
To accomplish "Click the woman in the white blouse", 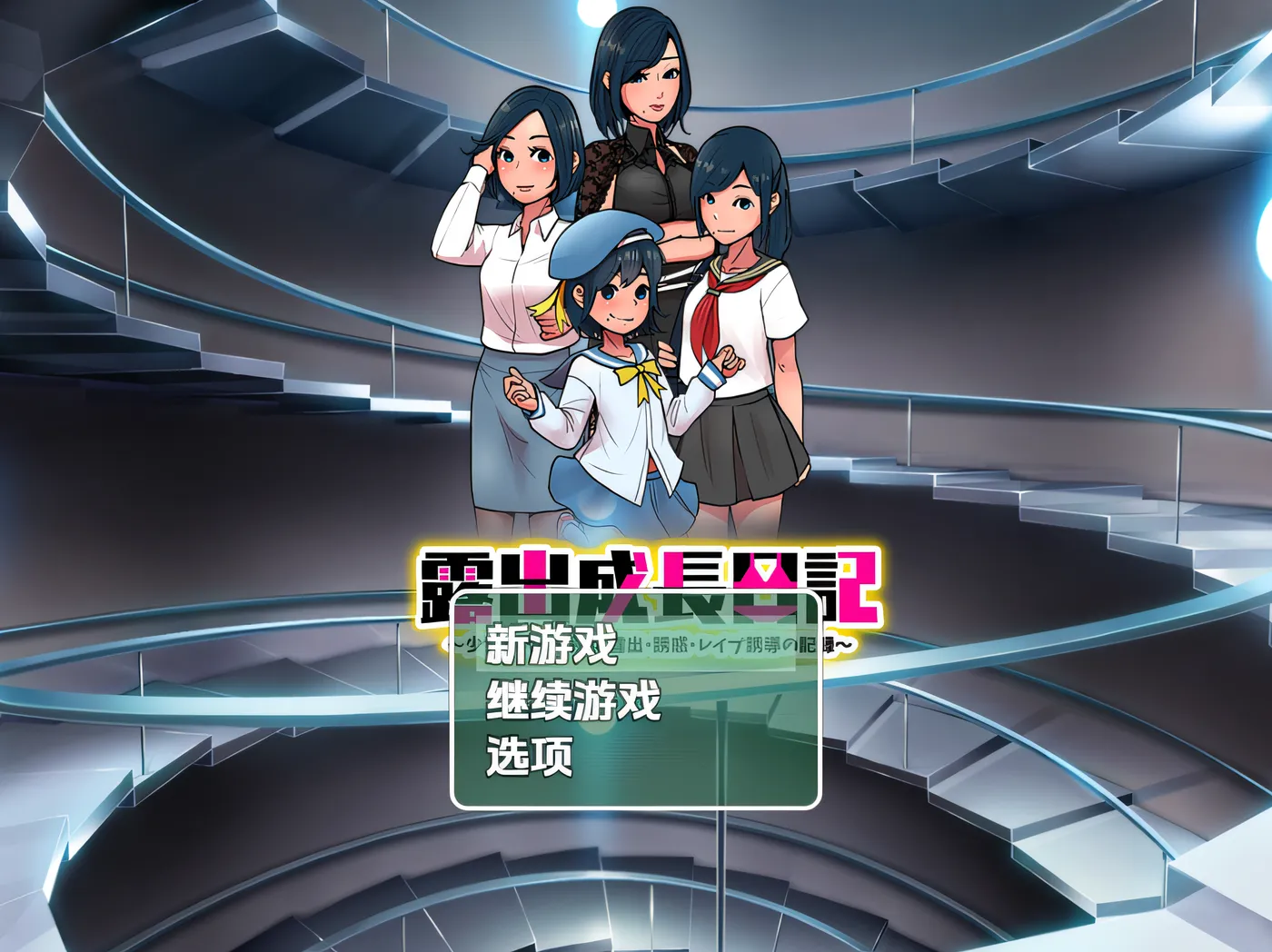I will (x=518, y=254).
